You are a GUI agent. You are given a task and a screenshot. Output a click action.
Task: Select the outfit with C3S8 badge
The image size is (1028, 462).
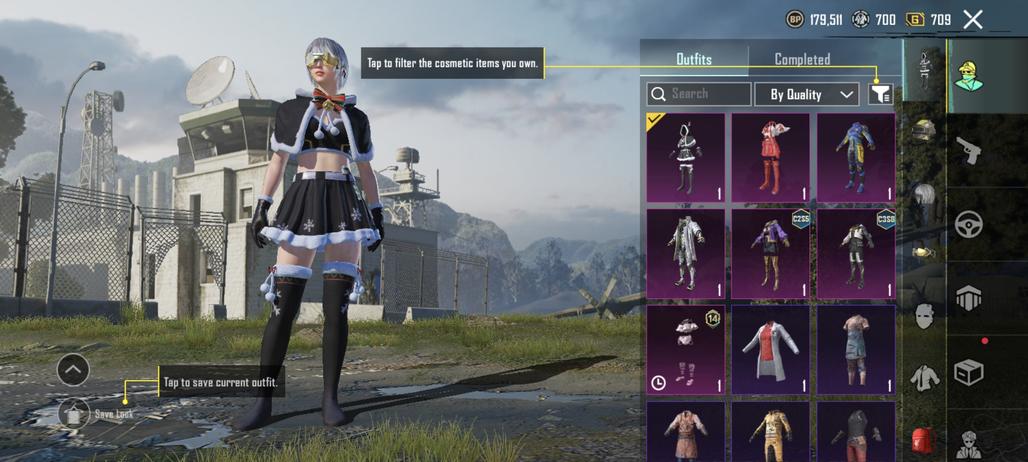[855, 253]
